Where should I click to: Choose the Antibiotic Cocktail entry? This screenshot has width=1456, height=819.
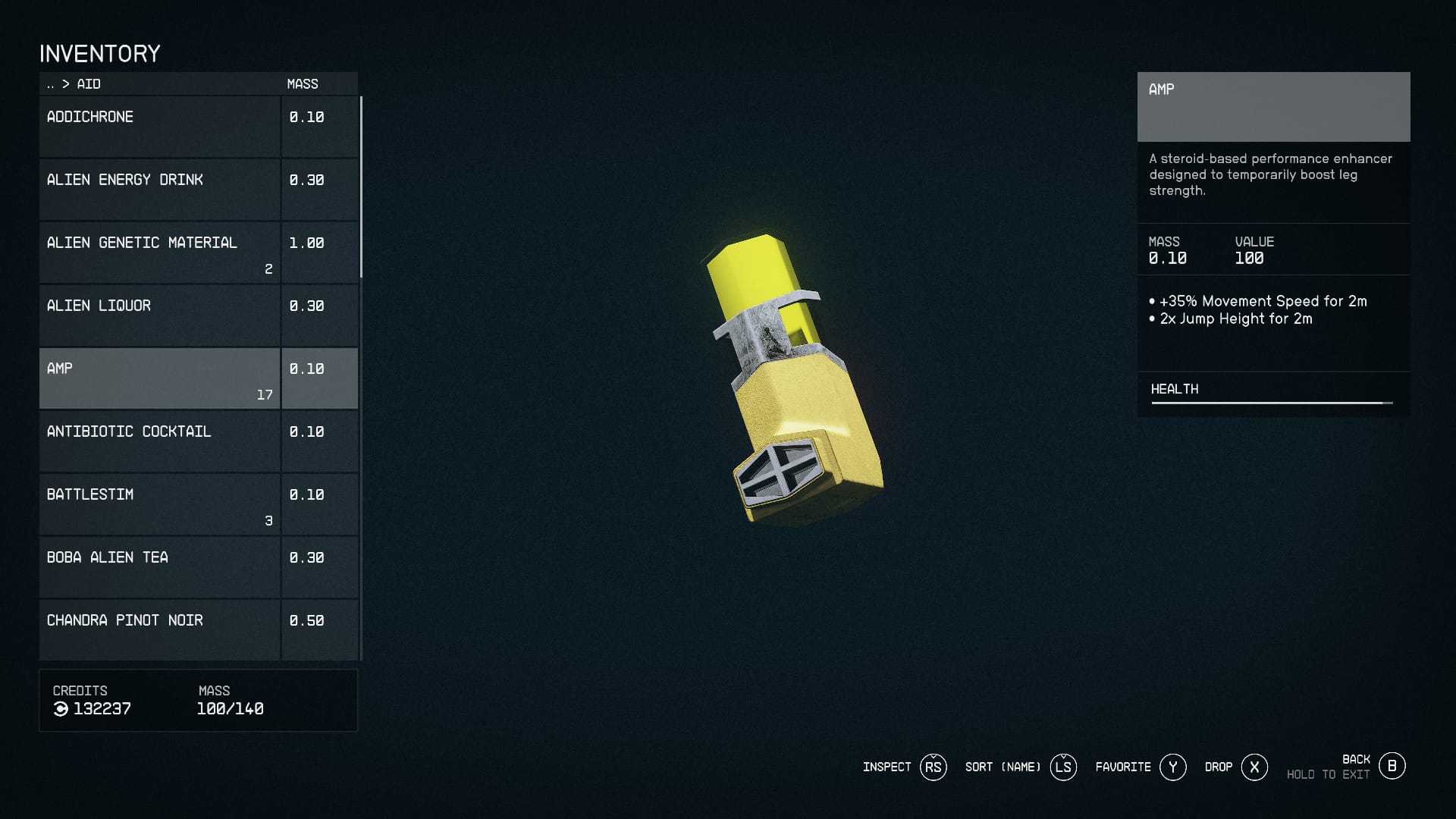click(x=159, y=441)
